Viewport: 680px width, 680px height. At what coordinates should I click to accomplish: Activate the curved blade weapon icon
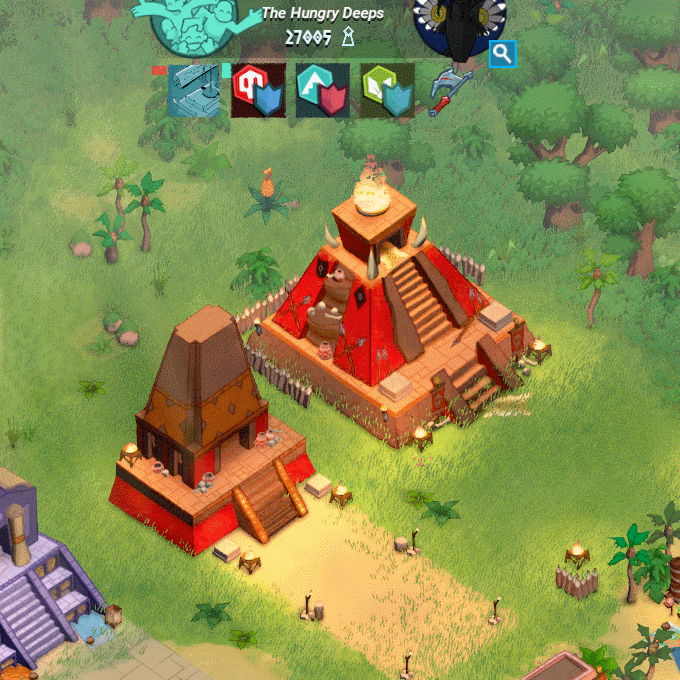[451, 91]
